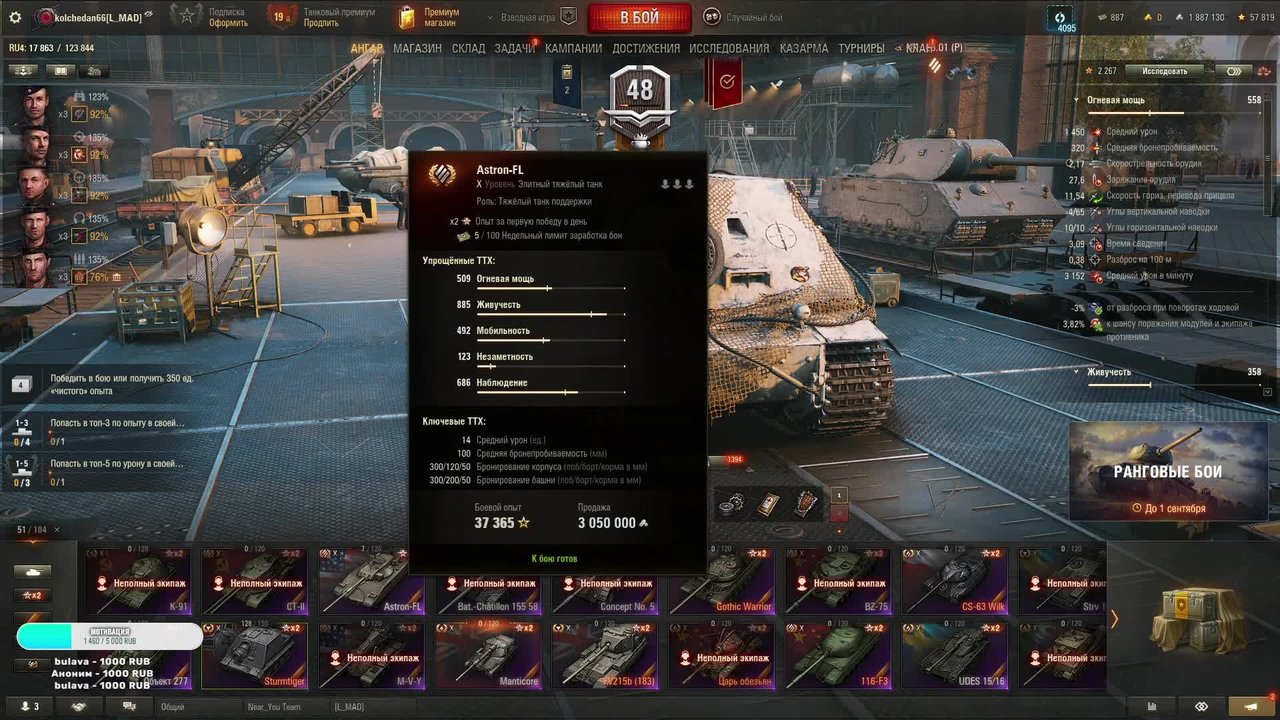The width and height of the screenshot is (1280, 720).
Task: Choose the Gothic Warrior tank
Action: 725,581
